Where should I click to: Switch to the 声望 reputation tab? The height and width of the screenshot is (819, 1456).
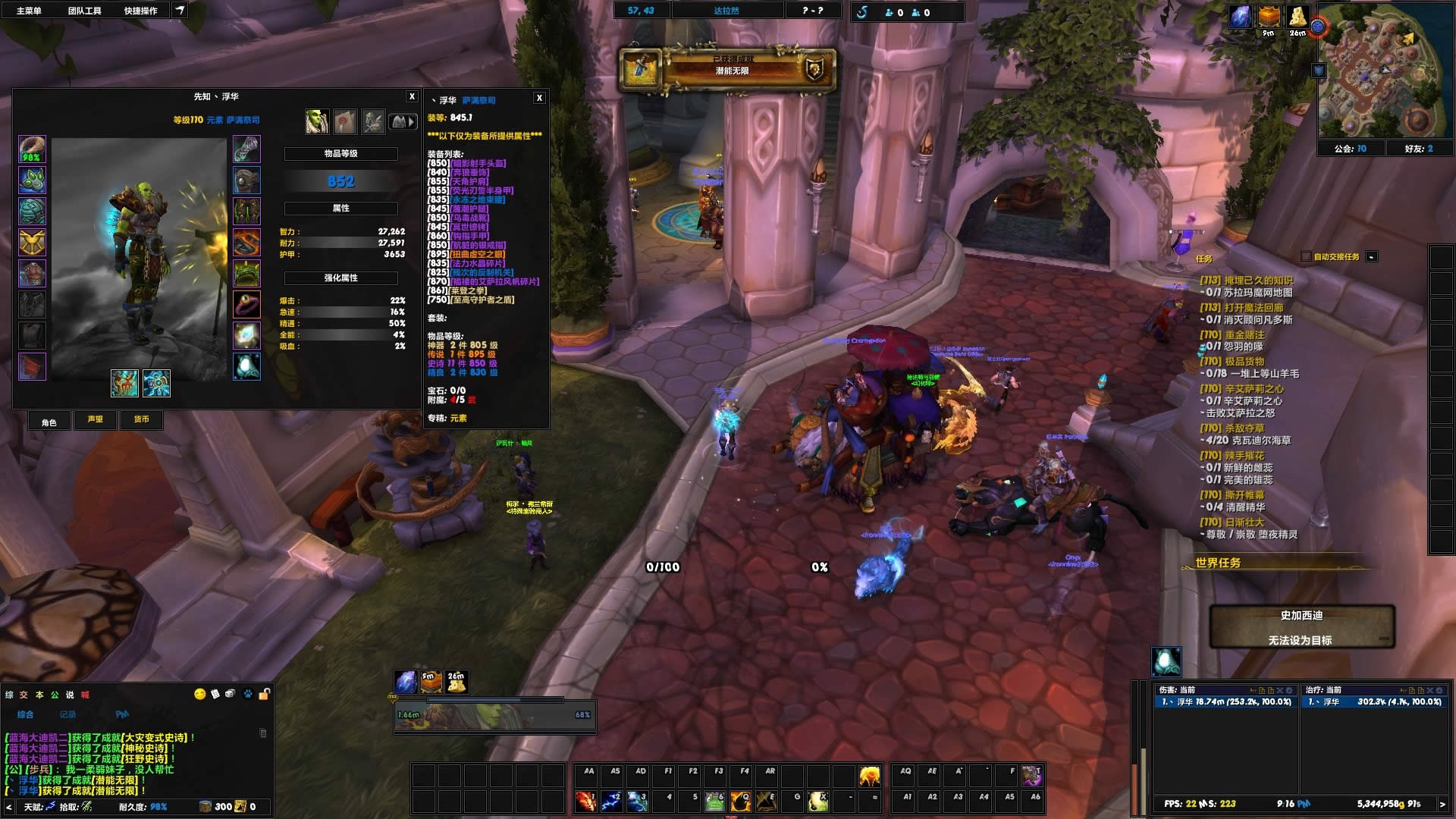click(96, 419)
